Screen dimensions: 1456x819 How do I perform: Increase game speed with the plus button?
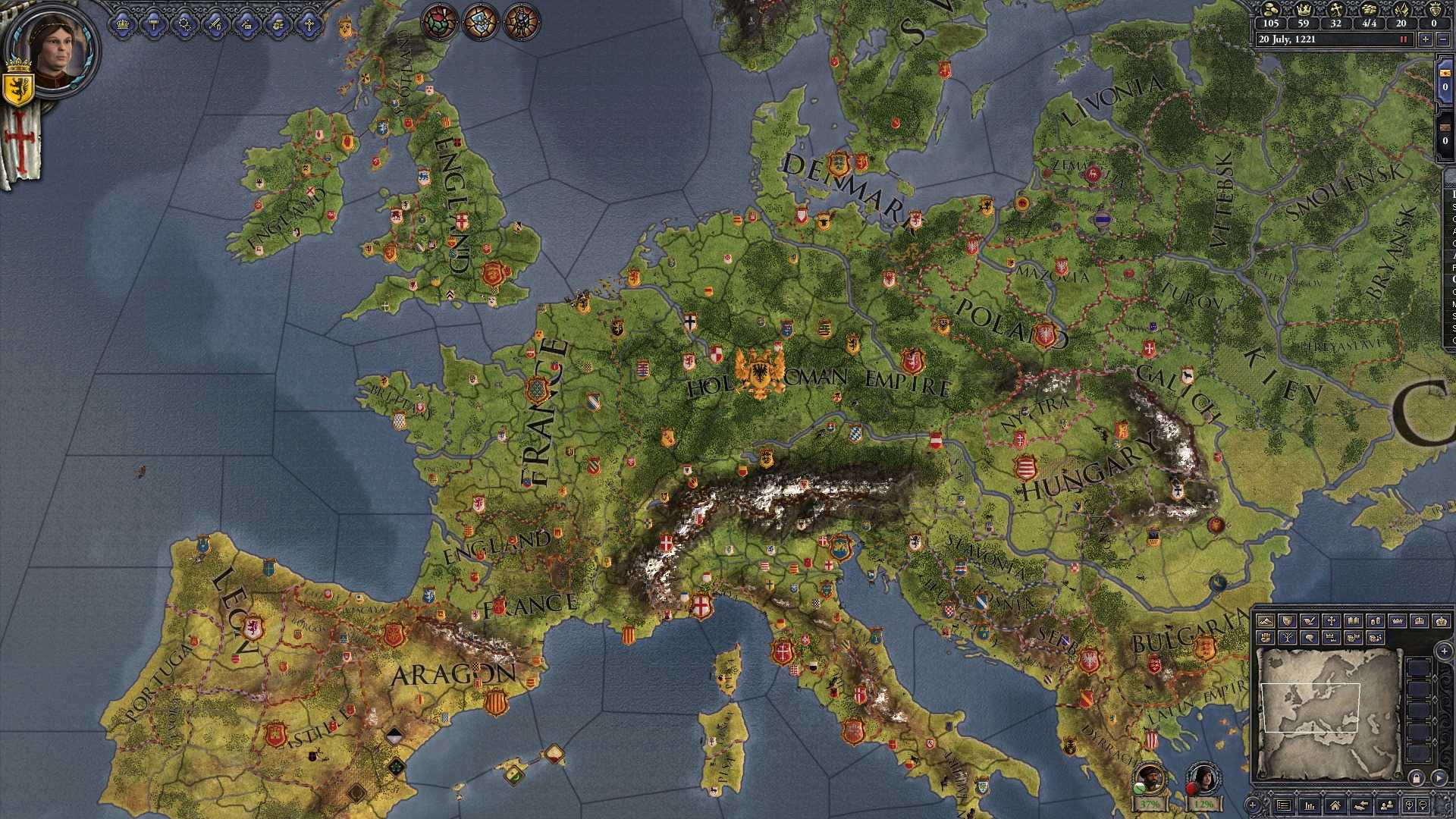[1426, 39]
